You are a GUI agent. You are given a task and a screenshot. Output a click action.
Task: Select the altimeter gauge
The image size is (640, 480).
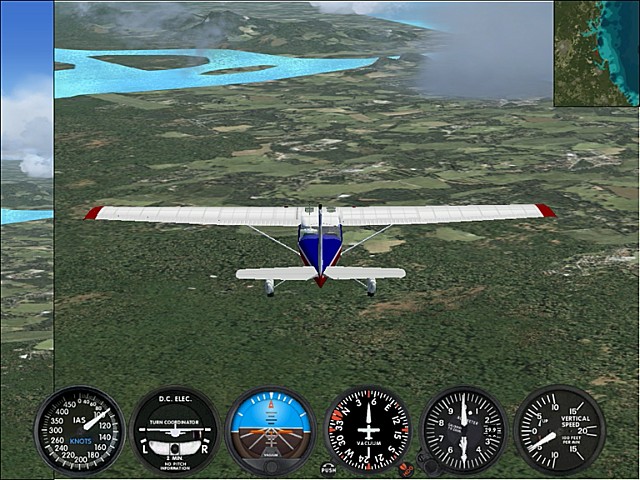click(x=464, y=430)
